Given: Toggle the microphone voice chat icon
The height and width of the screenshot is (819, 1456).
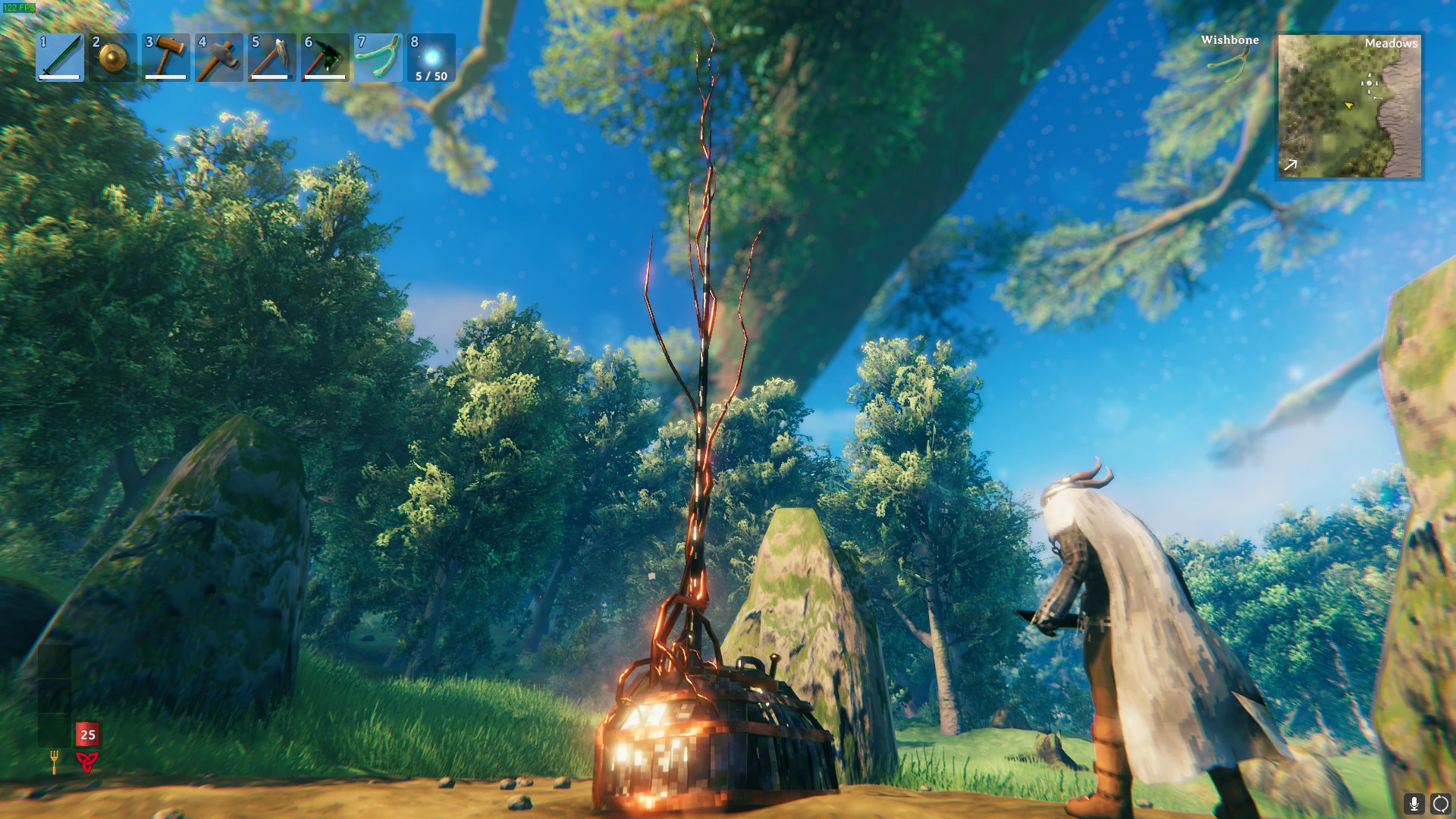Looking at the screenshot, I should [x=1412, y=802].
